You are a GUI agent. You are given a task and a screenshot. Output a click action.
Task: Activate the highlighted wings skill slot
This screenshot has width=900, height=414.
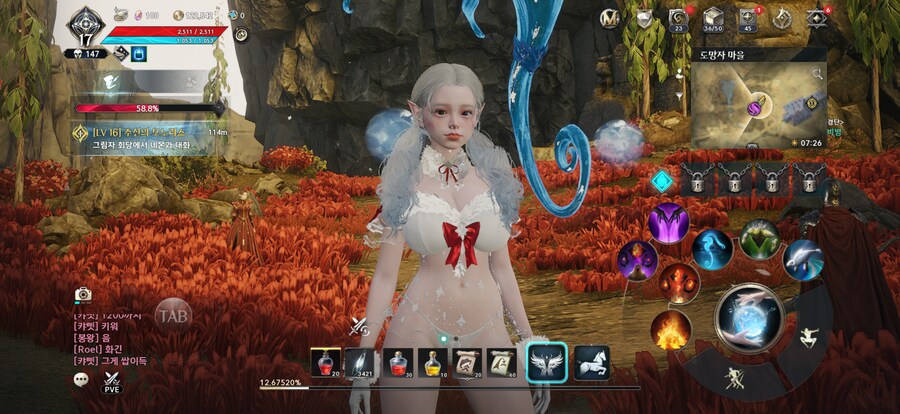point(547,362)
